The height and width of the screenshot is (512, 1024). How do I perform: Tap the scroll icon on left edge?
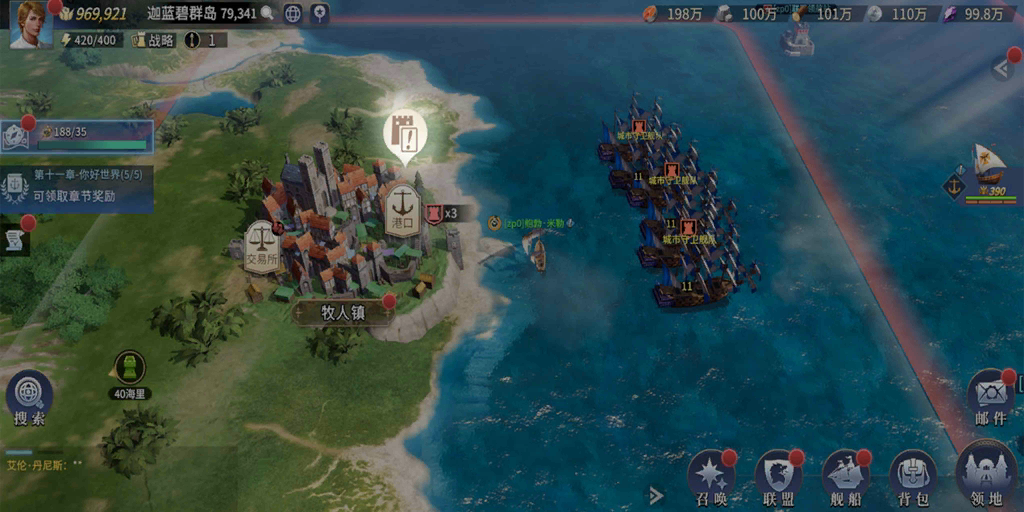pyautogui.click(x=14, y=240)
